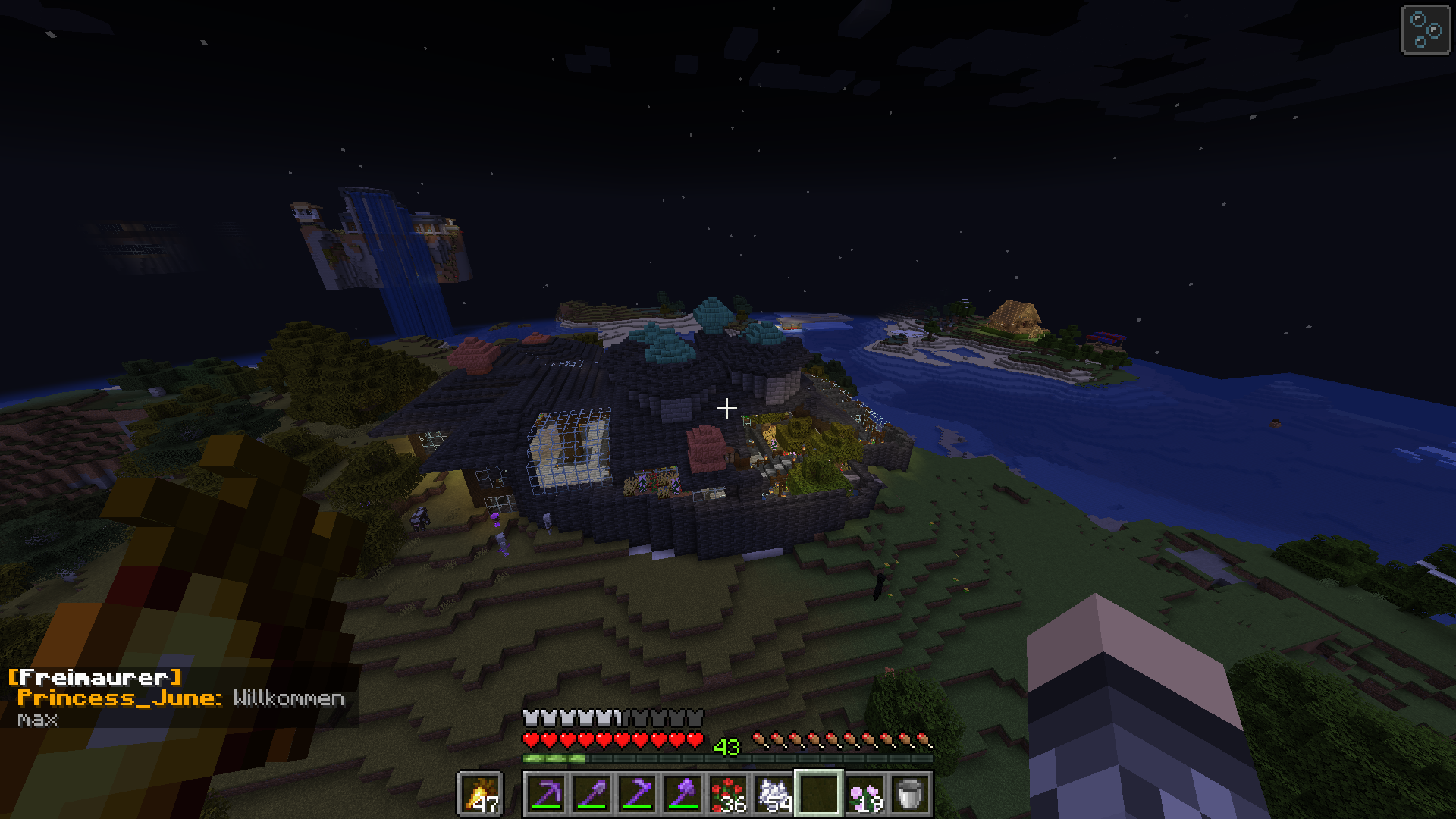Select the enchanted netherite pickaxe in the hotbar
1456x819 pixels.
point(548,792)
